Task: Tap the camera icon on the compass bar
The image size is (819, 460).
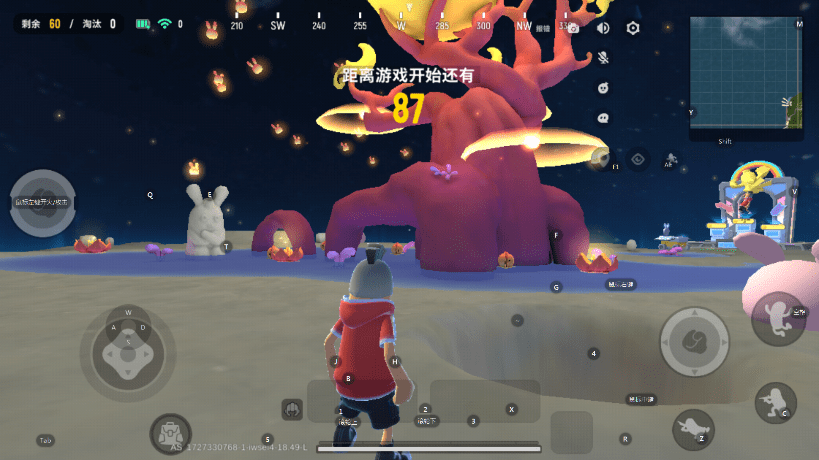Action: (573, 28)
